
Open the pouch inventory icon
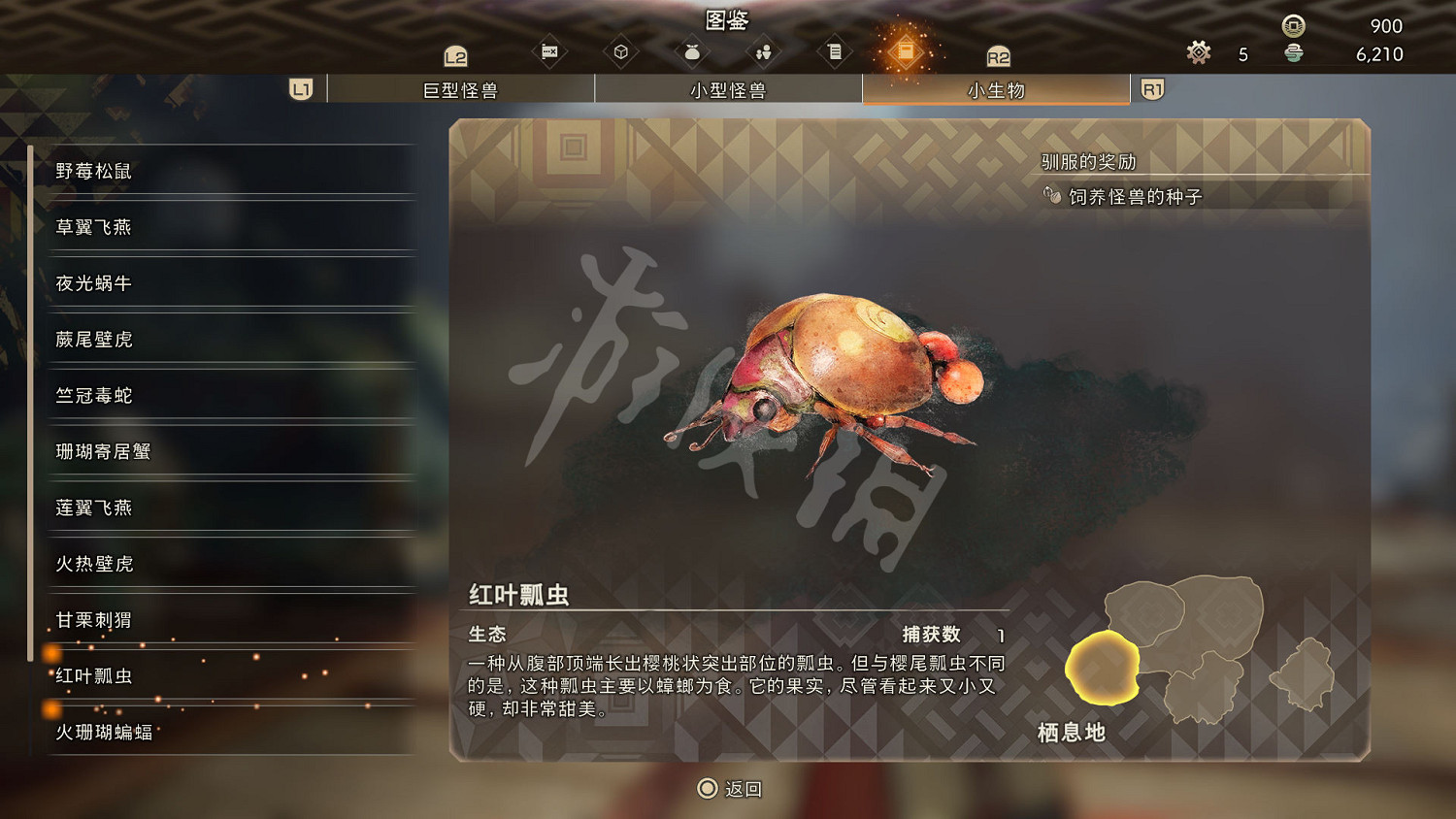[691, 50]
